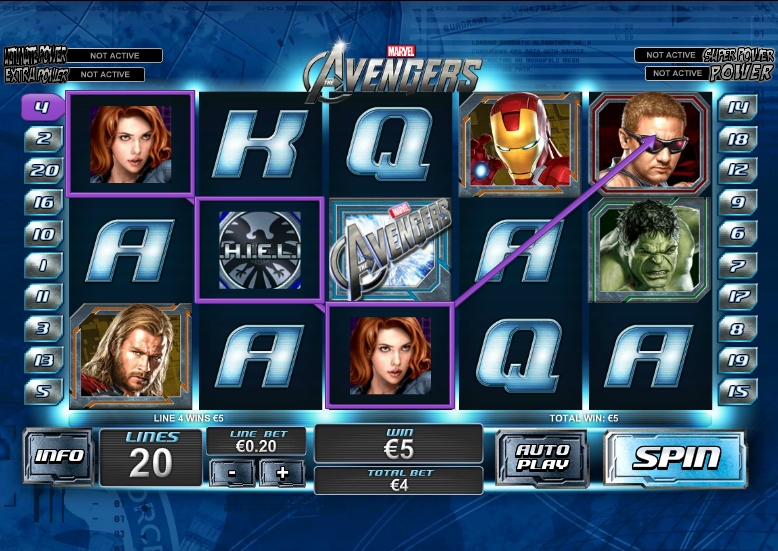Increase the line bet with plus
This screenshot has width=778, height=551.
click(281, 473)
